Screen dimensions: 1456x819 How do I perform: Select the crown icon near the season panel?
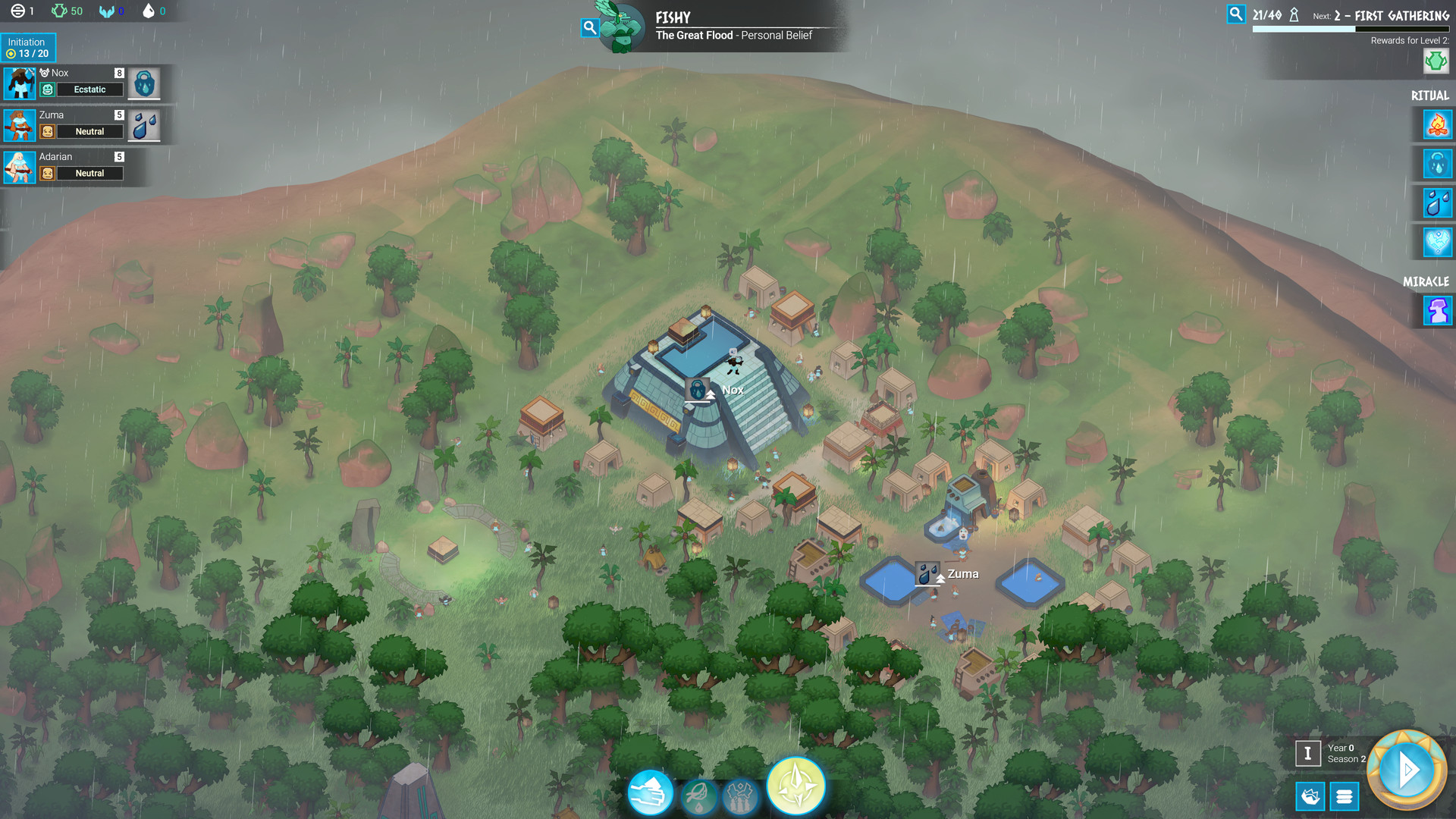pos(1310,797)
